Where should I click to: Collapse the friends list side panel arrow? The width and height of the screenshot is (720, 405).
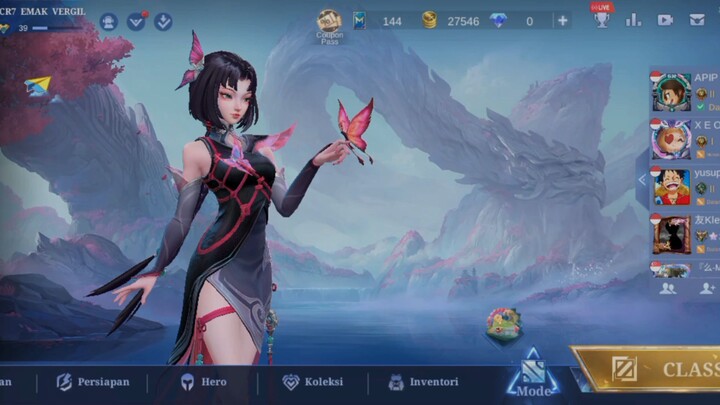click(x=642, y=181)
